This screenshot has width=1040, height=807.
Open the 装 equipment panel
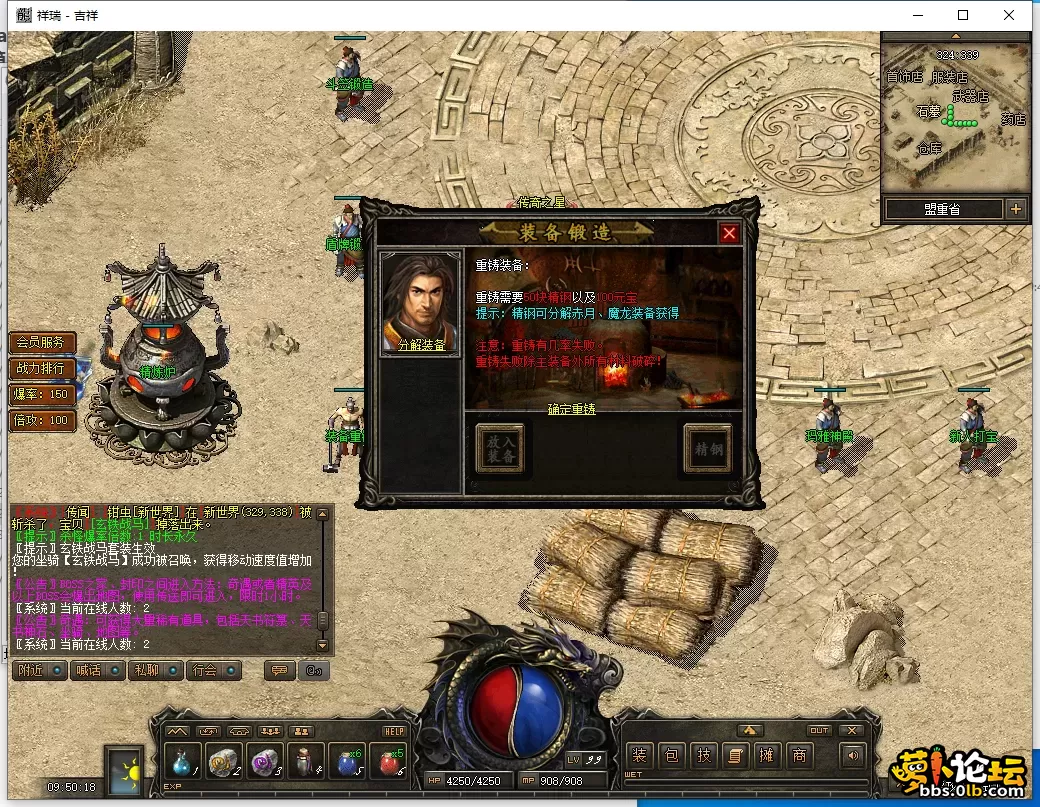pos(639,756)
